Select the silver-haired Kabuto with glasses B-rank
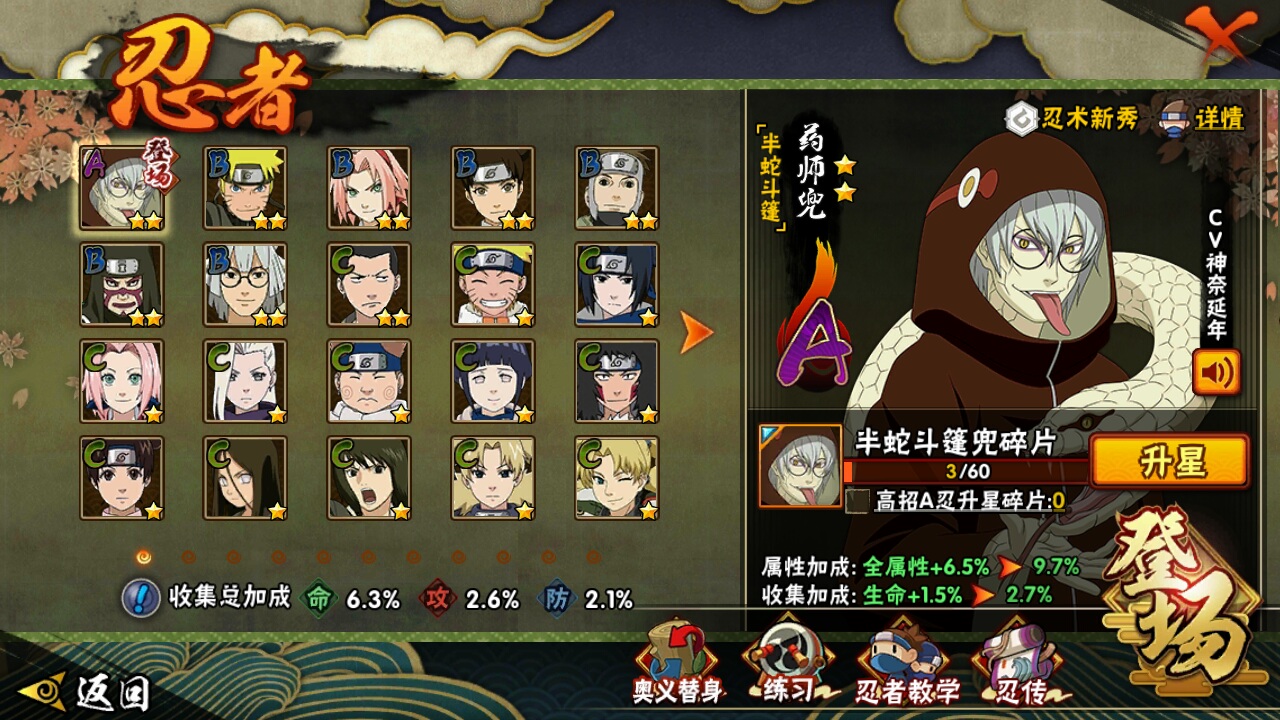Viewport: 1280px width, 720px height. pos(245,284)
